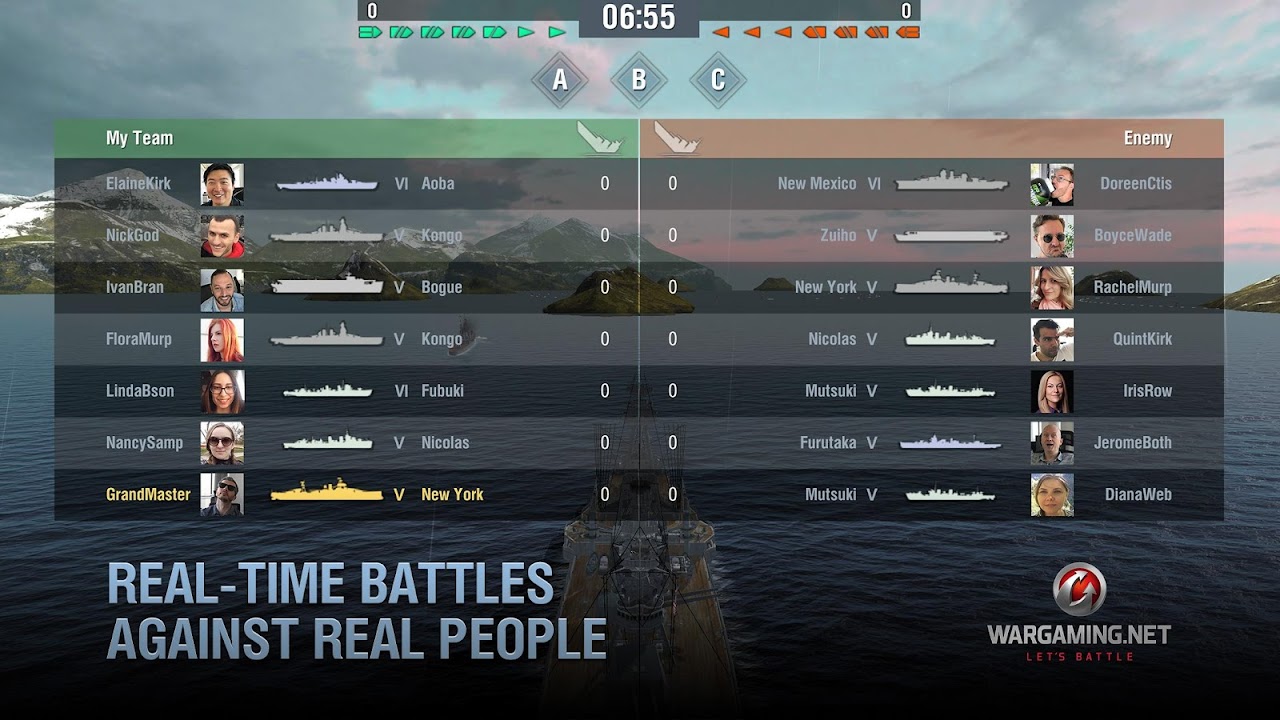Click the green destroyed-ships counter icon
Image resolution: width=1280 pixels, height=720 pixels.
(370, 12)
